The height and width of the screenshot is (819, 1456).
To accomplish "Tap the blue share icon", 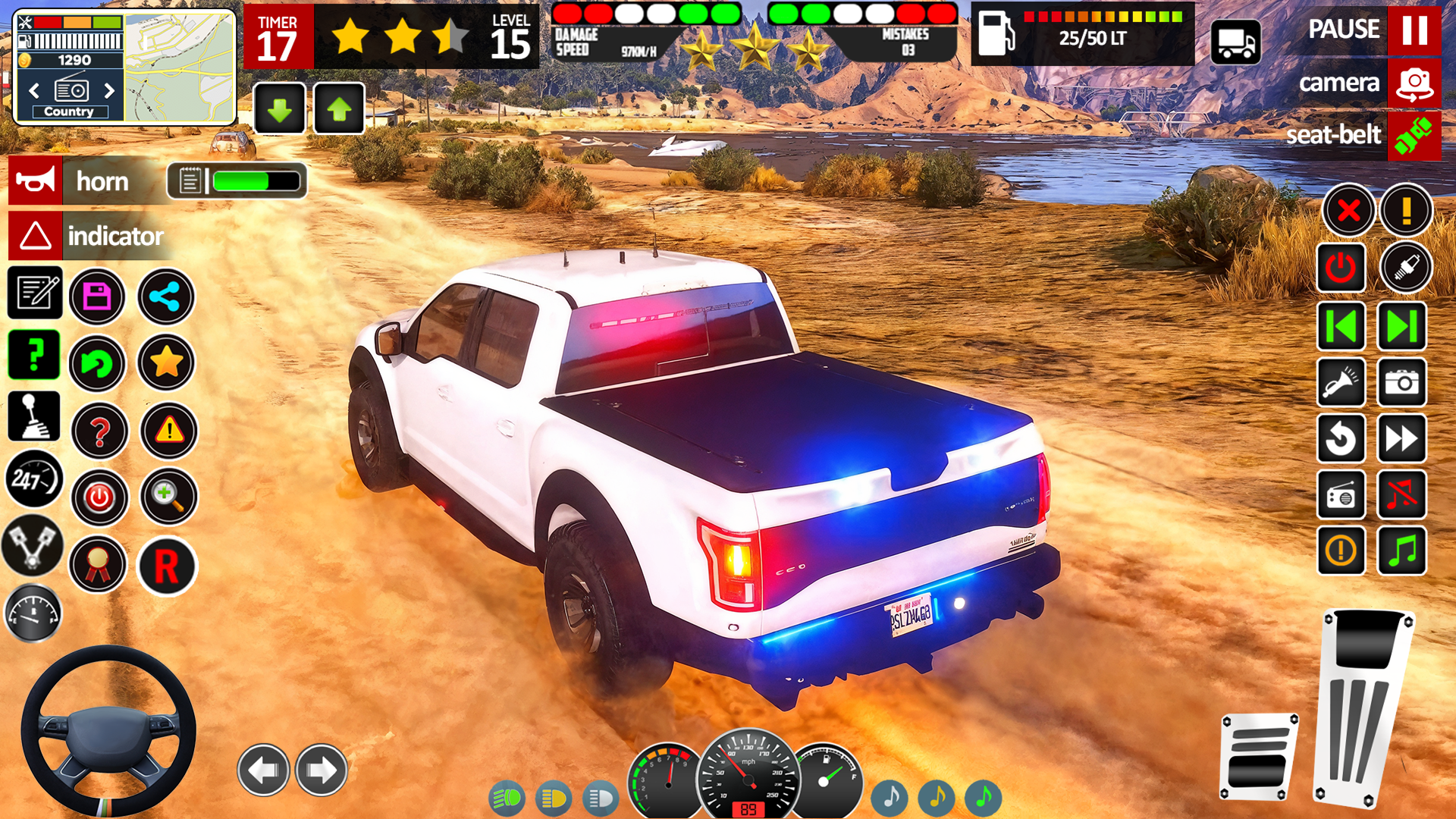I will point(165,297).
